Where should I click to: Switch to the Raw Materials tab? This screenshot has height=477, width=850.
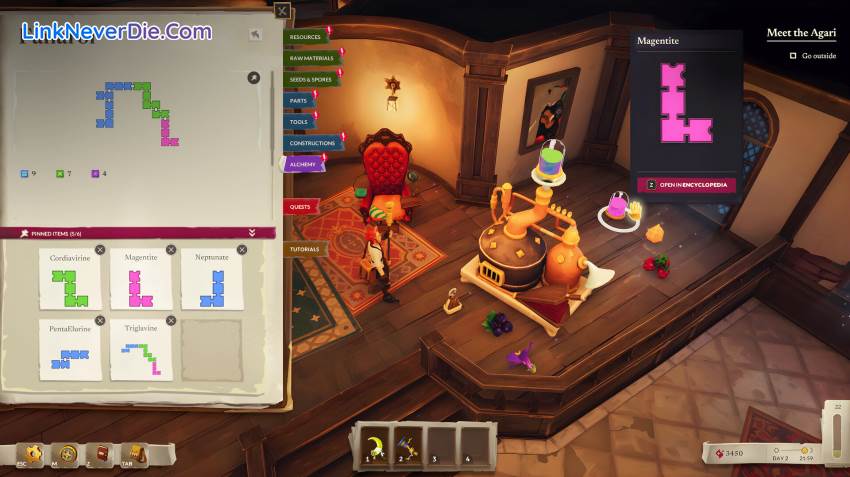[x=311, y=58]
